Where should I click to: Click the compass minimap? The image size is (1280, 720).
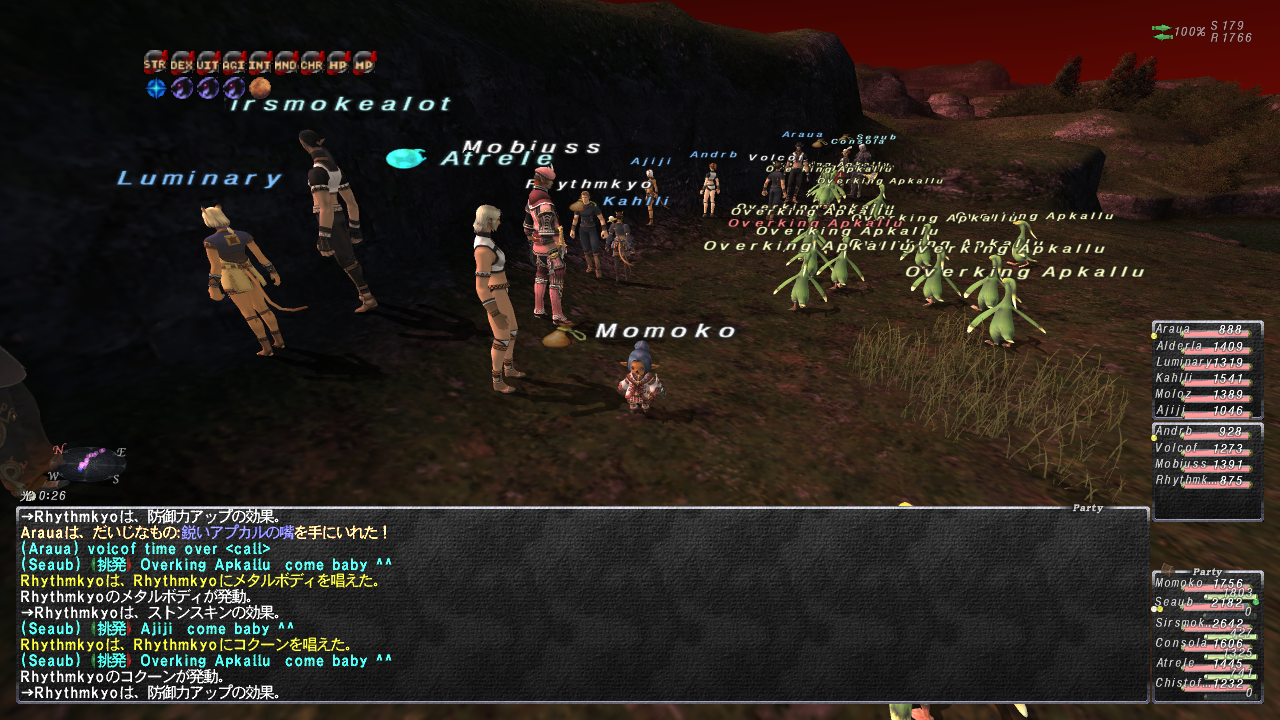point(89,464)
